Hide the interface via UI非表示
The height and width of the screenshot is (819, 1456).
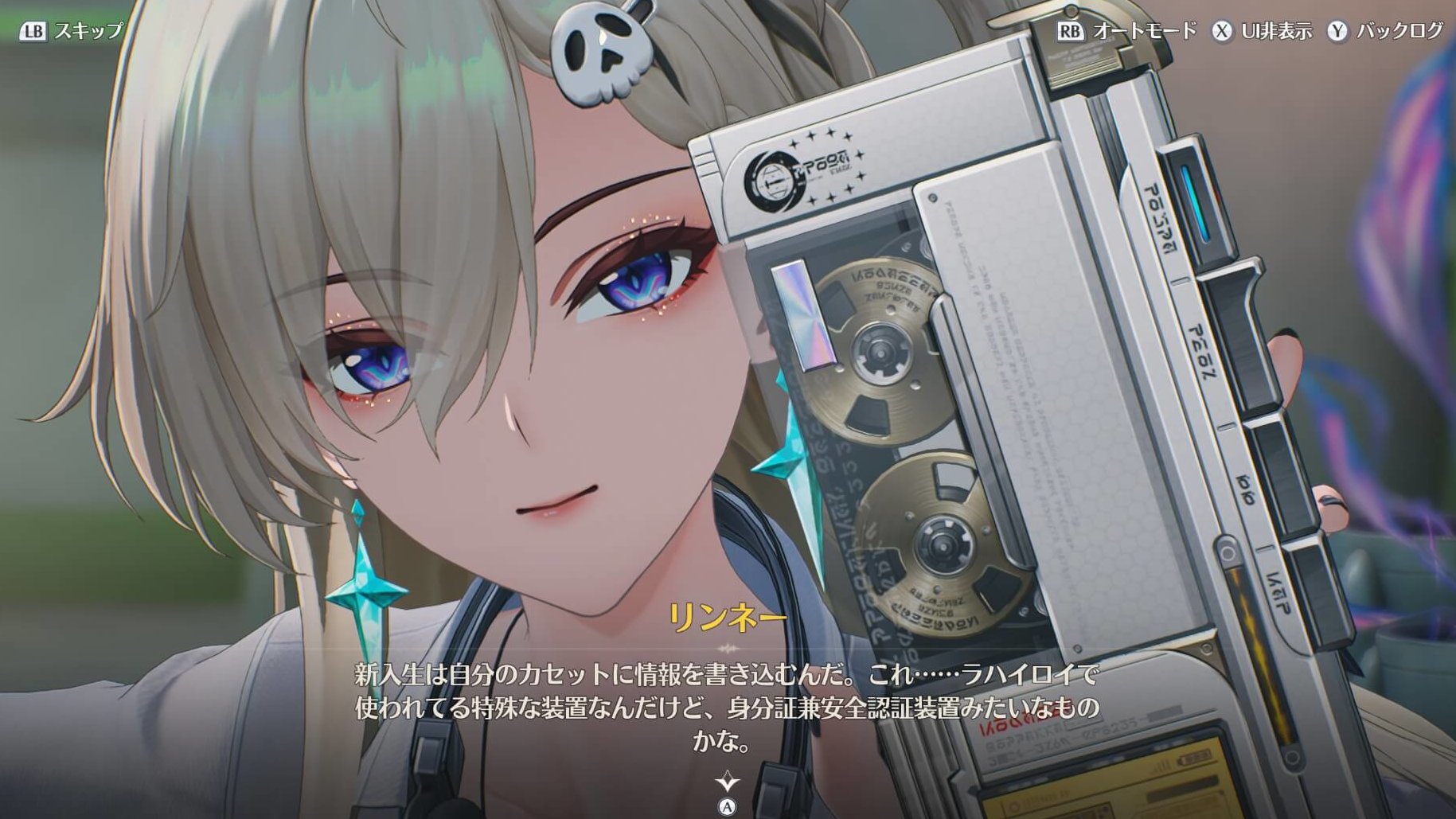pos(1262,31)
